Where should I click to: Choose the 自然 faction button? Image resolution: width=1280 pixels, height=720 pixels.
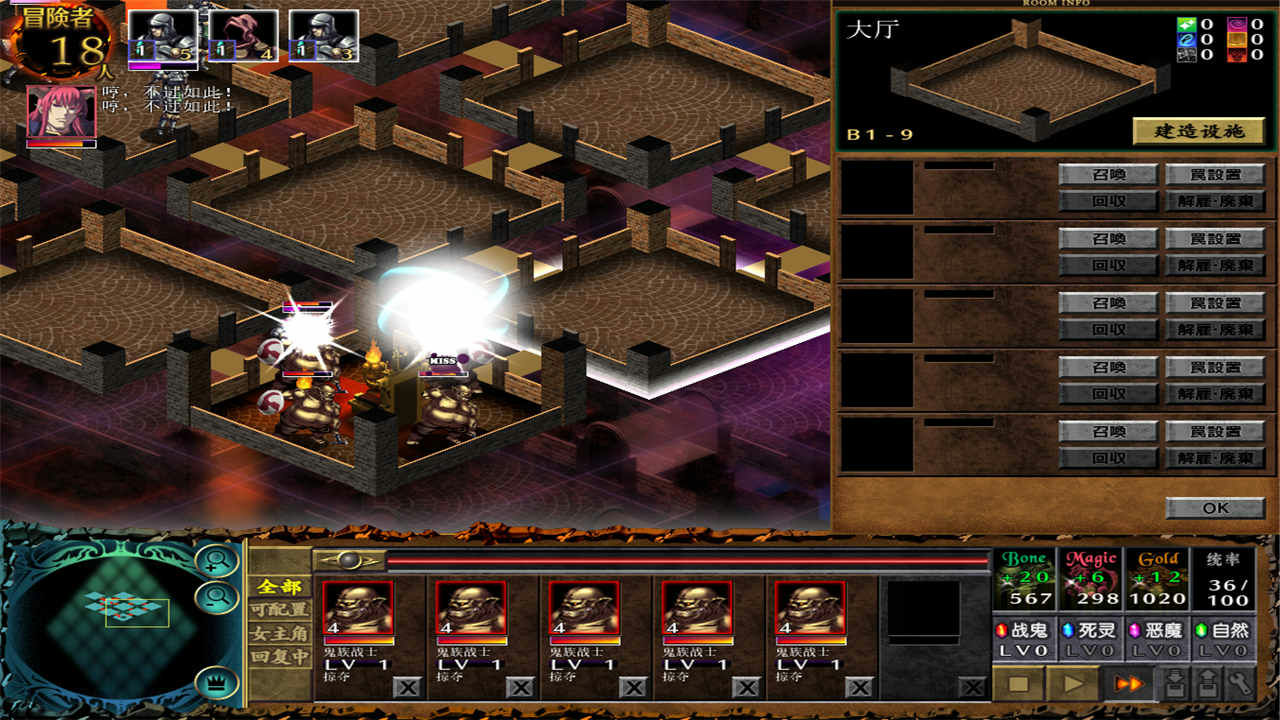click(1222, 632)
